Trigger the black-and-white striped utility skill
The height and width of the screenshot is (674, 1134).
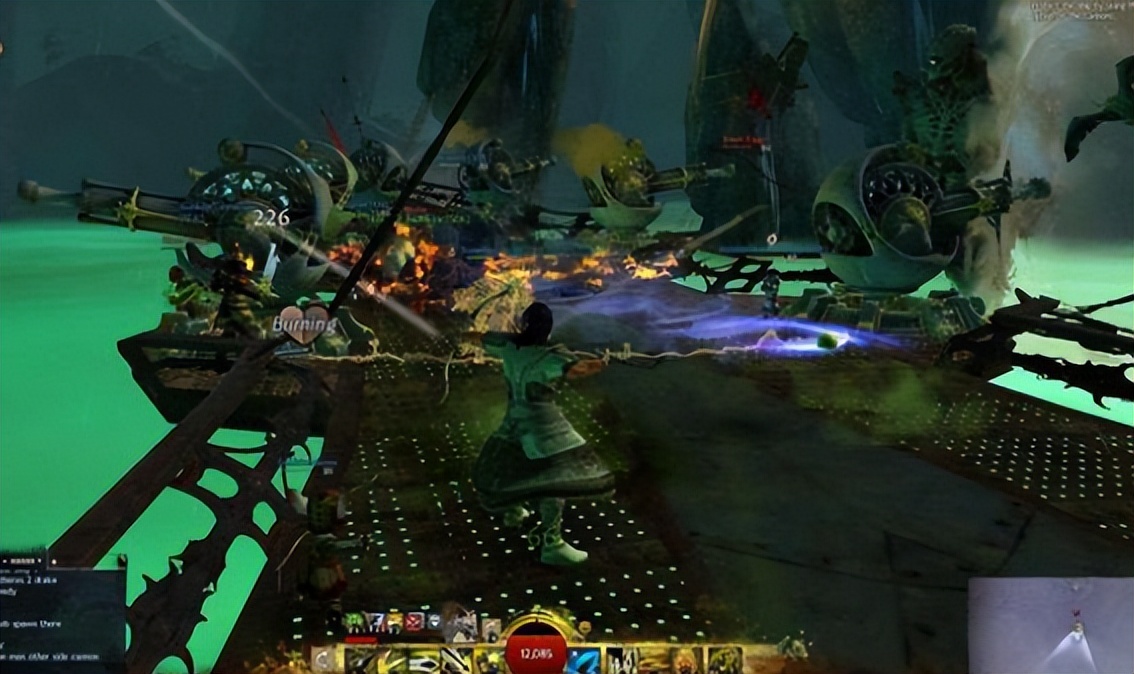[622, 660]
